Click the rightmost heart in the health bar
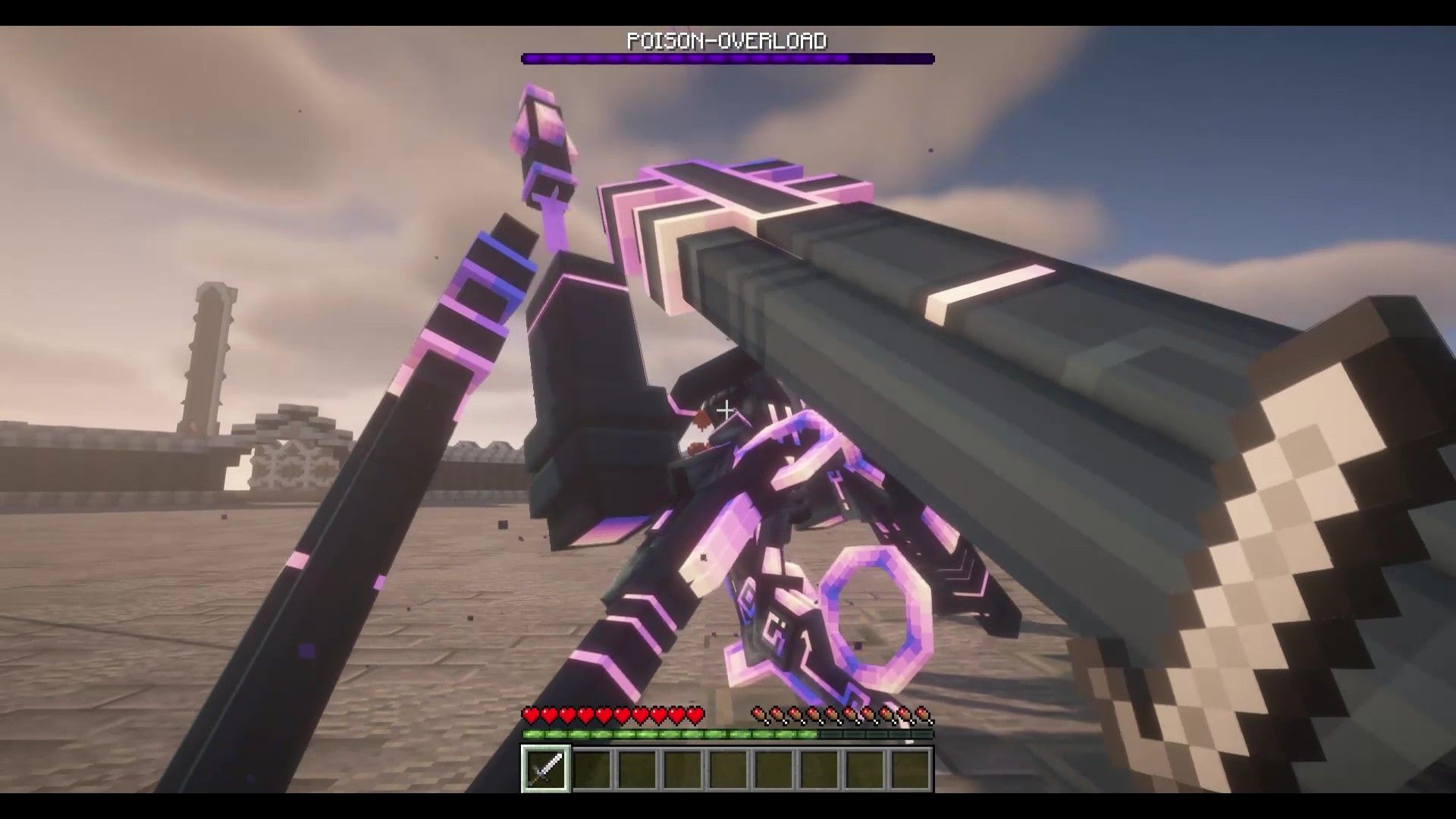 [x=695, y=714]
